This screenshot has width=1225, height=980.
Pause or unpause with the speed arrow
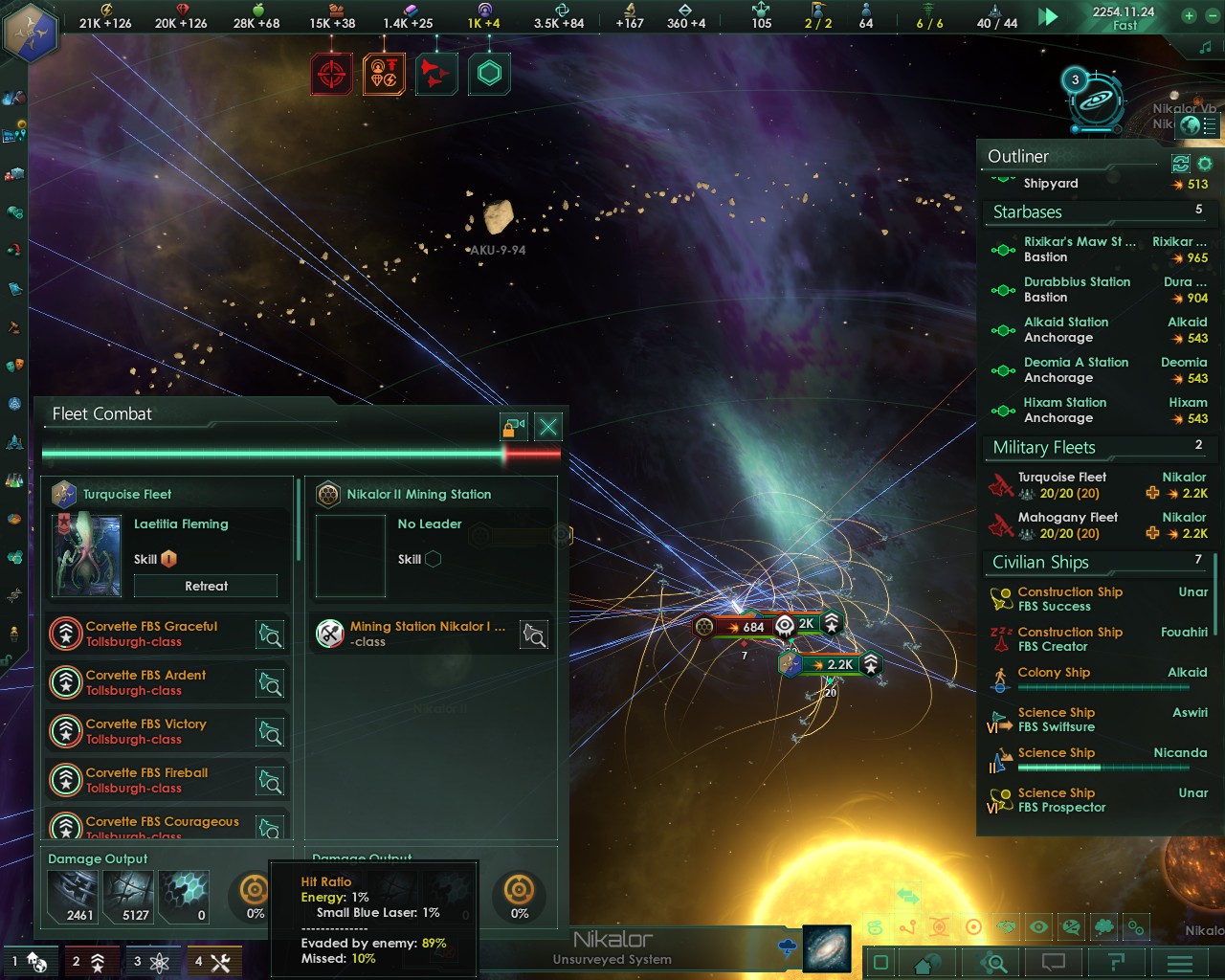1048,16
